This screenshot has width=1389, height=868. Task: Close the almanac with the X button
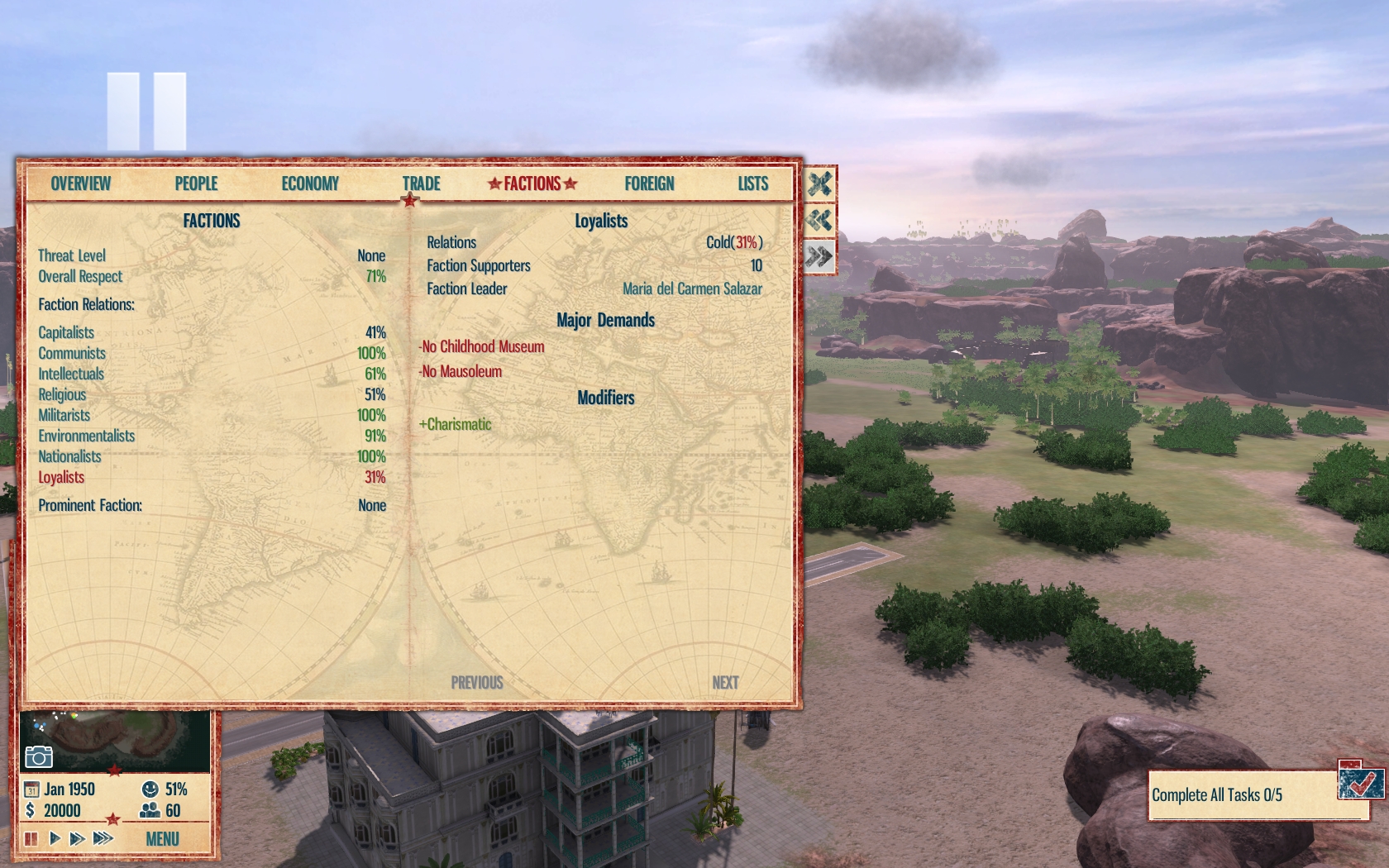pos(819,184)
